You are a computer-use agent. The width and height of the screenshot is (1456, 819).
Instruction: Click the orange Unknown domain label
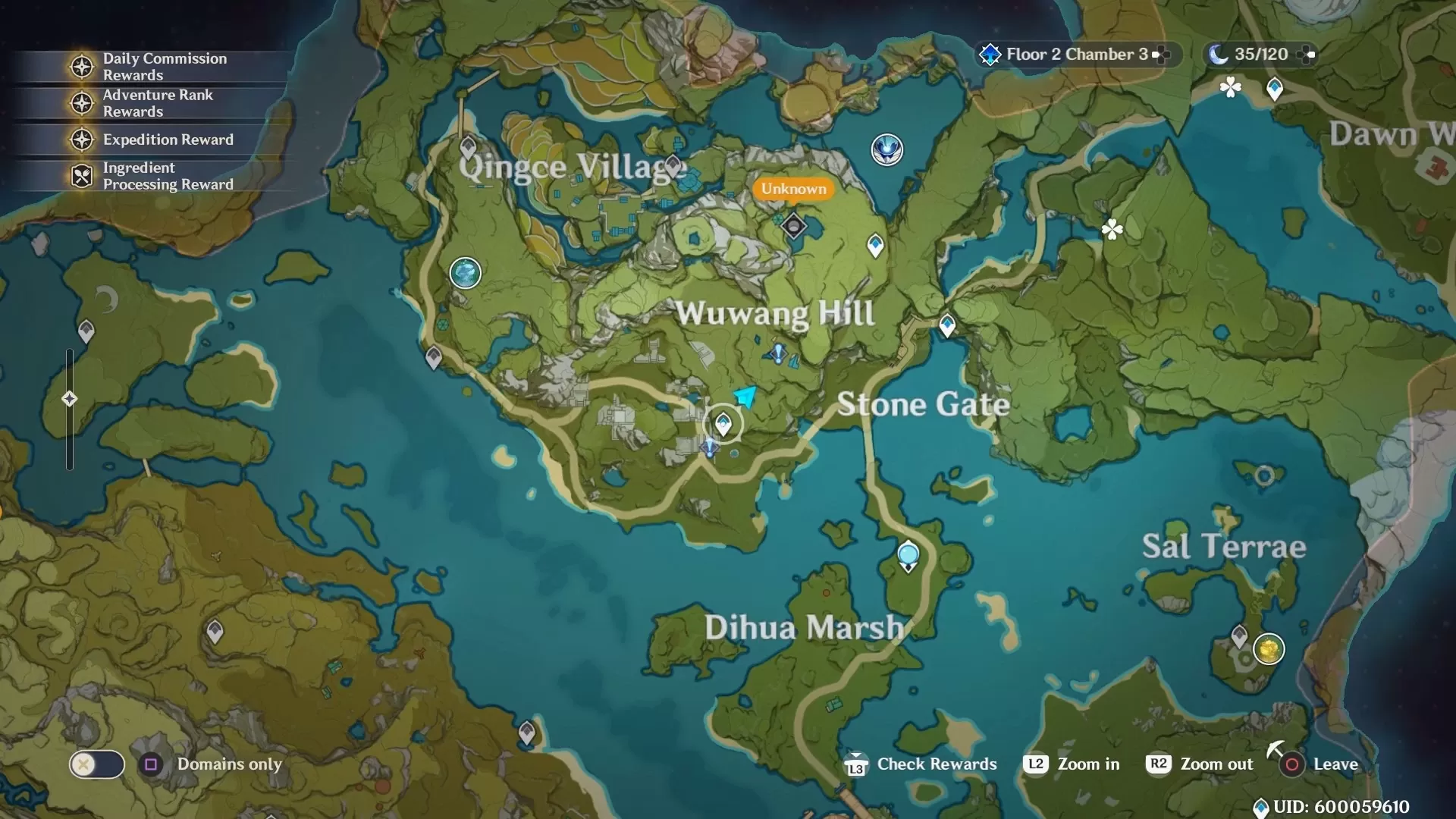click(x=793, y=189)
